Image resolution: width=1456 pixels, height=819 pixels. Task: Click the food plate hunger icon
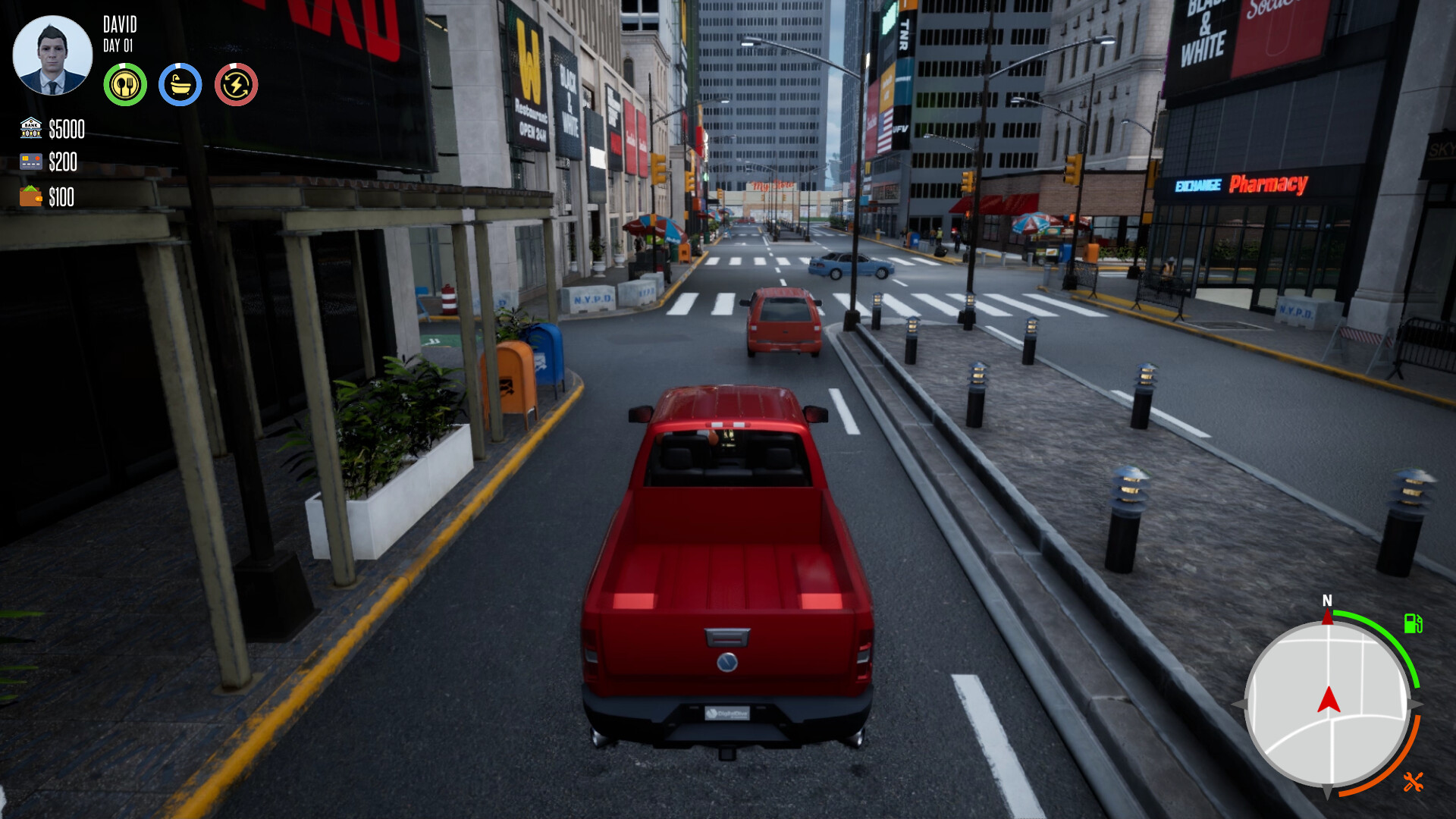pyautogui.click(x=126, y=84)
